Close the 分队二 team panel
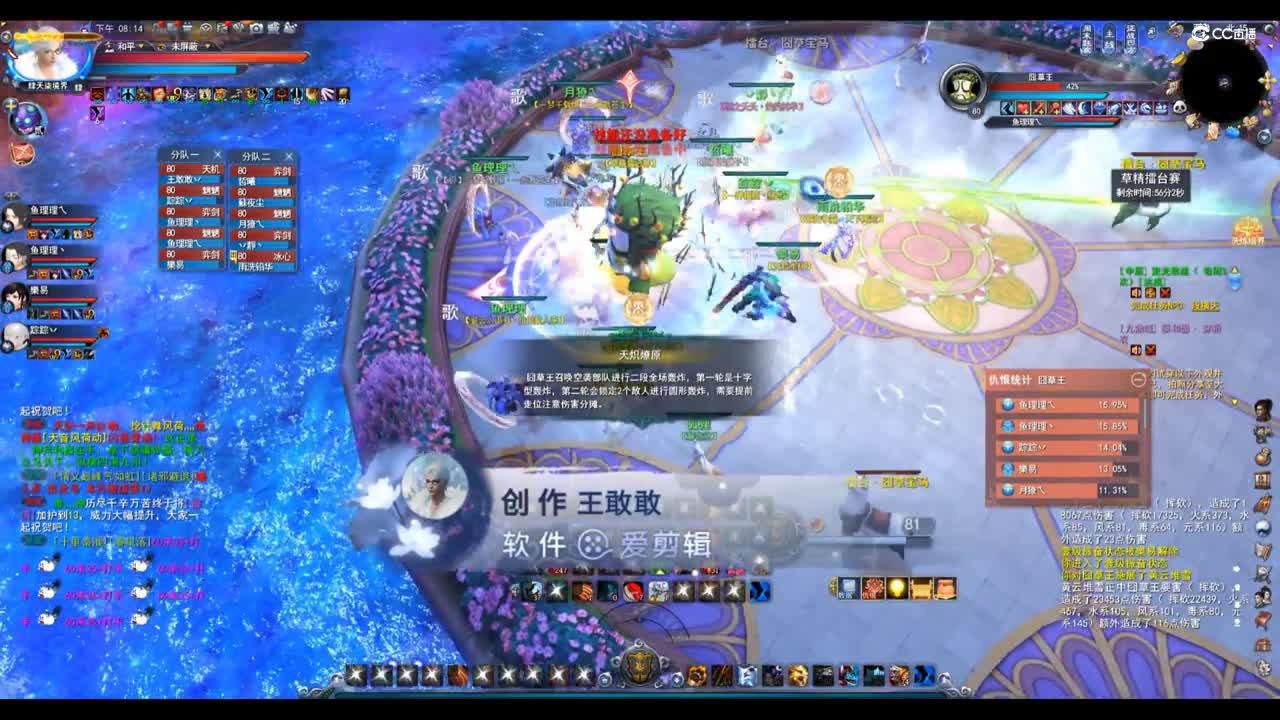 point(288,156)
